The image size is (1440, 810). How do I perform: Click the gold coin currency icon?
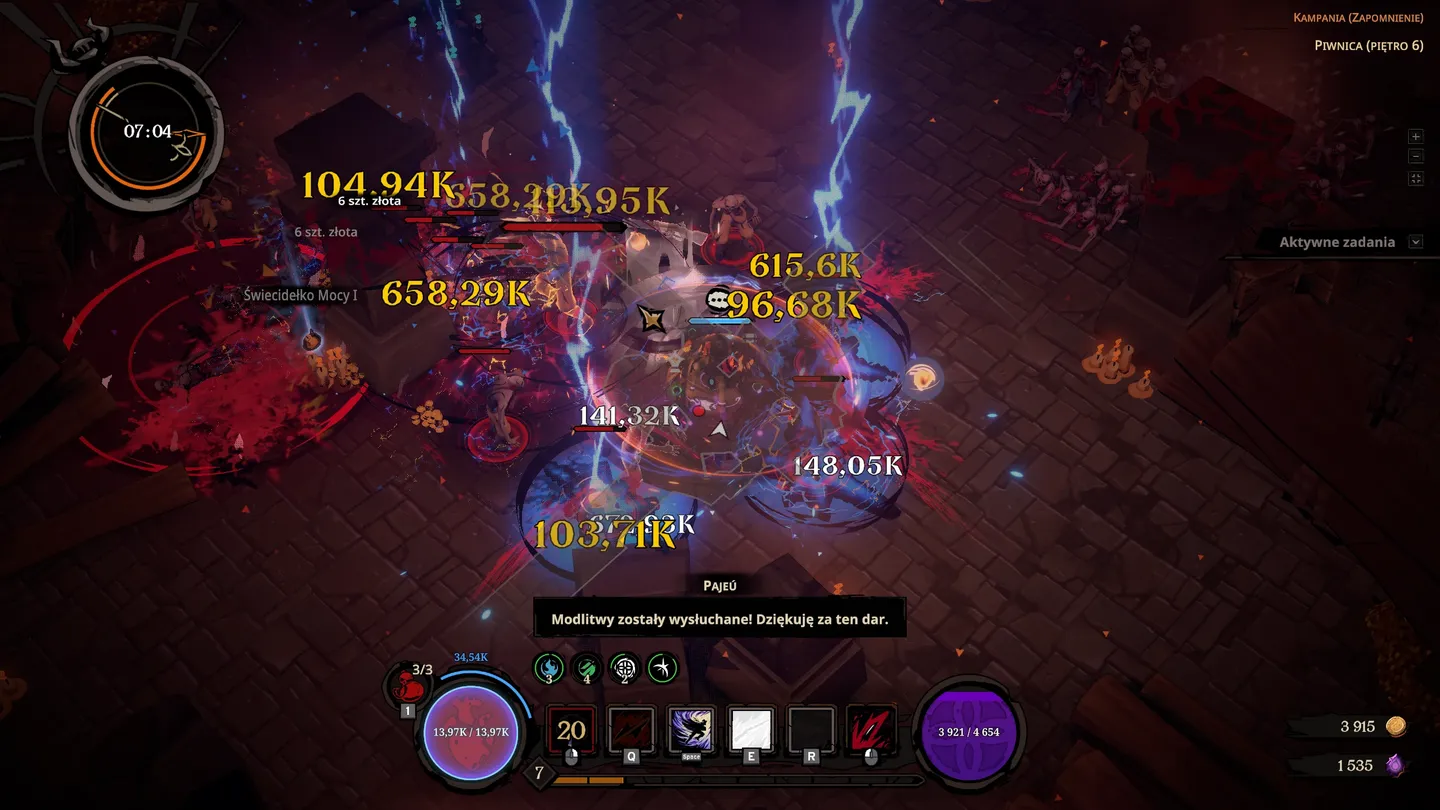(x=1396, y=727)
